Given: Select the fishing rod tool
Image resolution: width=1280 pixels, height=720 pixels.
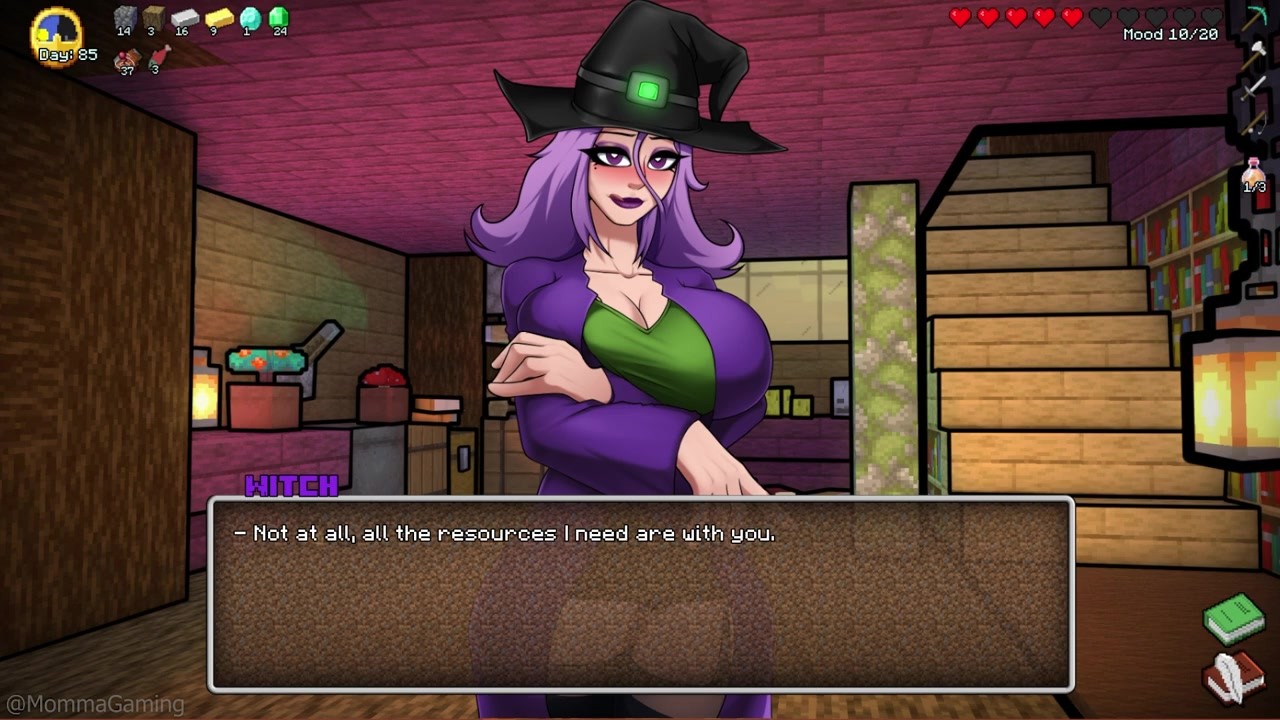Looking at the screenshot, I should pos(1255,122).
